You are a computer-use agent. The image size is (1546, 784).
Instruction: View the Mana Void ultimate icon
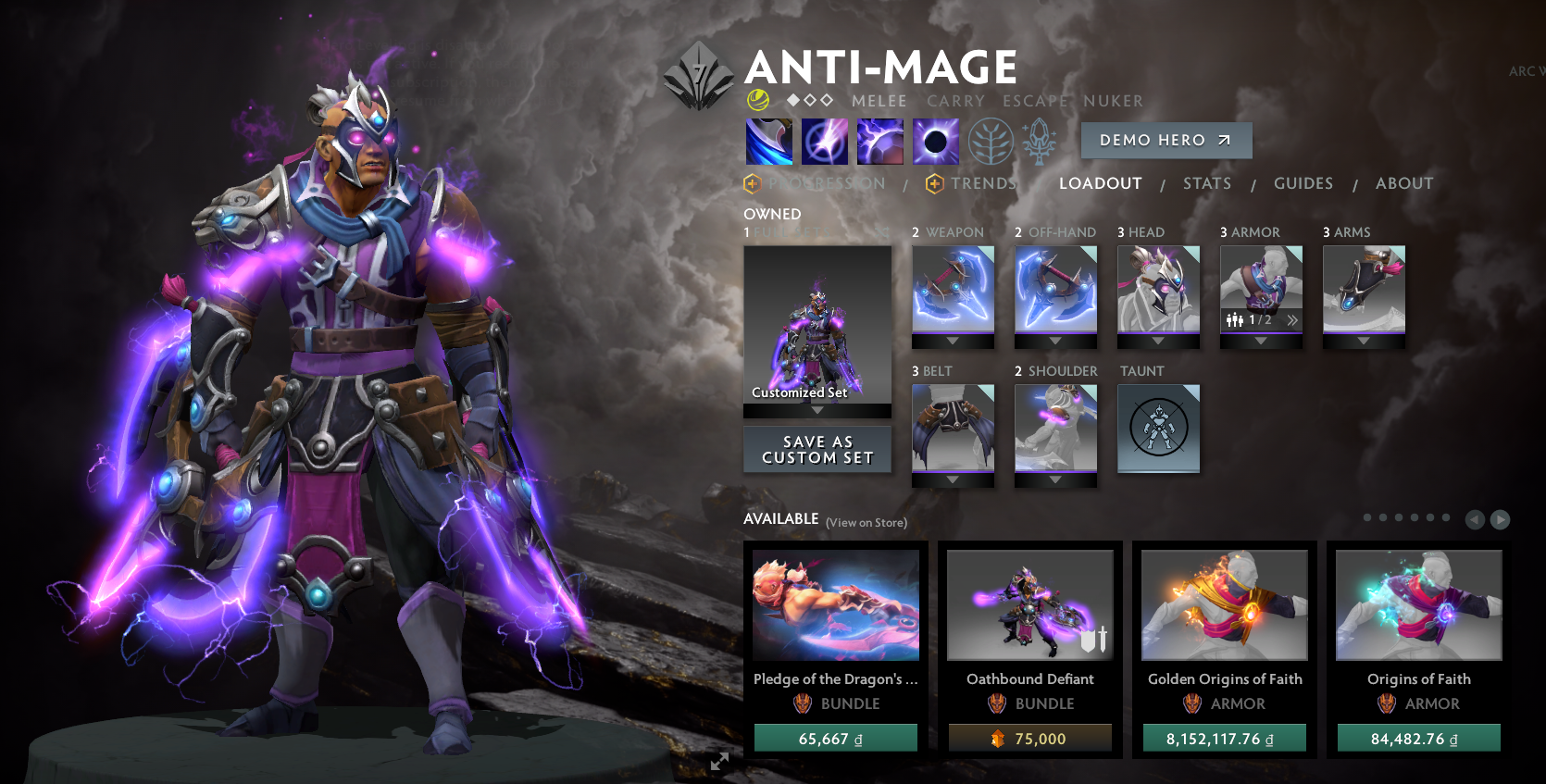pyautogui.click(x=935, y=141)
